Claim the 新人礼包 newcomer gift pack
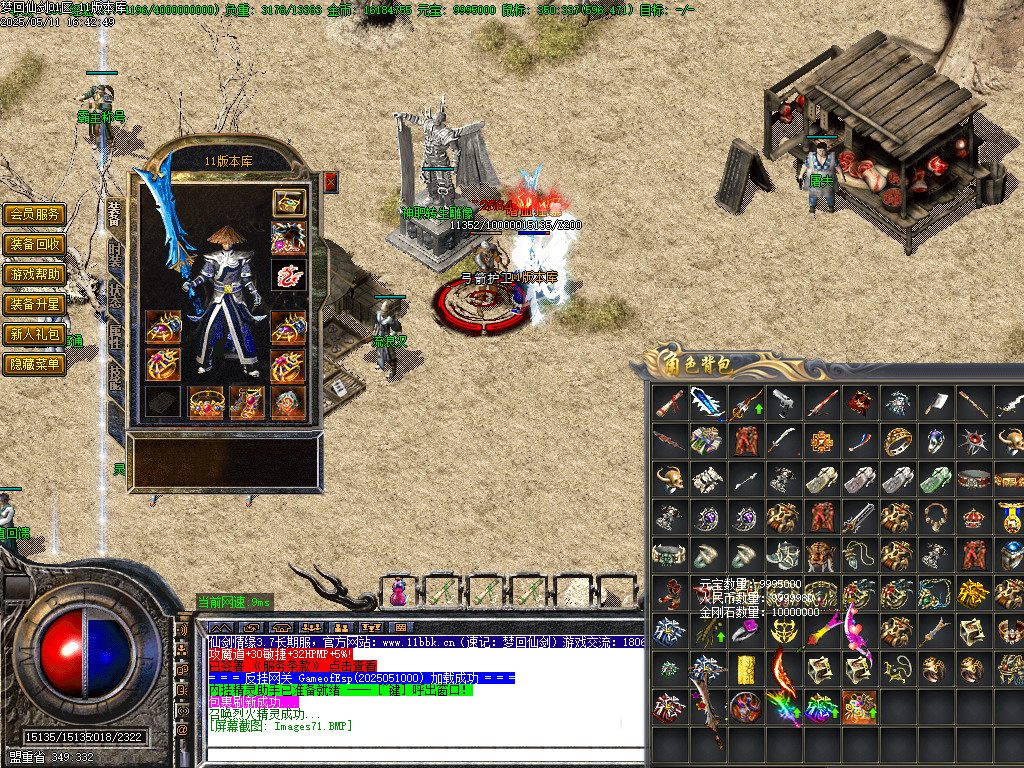Image resolution: width=1024 pixels, height=768 pixels. [x=35, y=334]
